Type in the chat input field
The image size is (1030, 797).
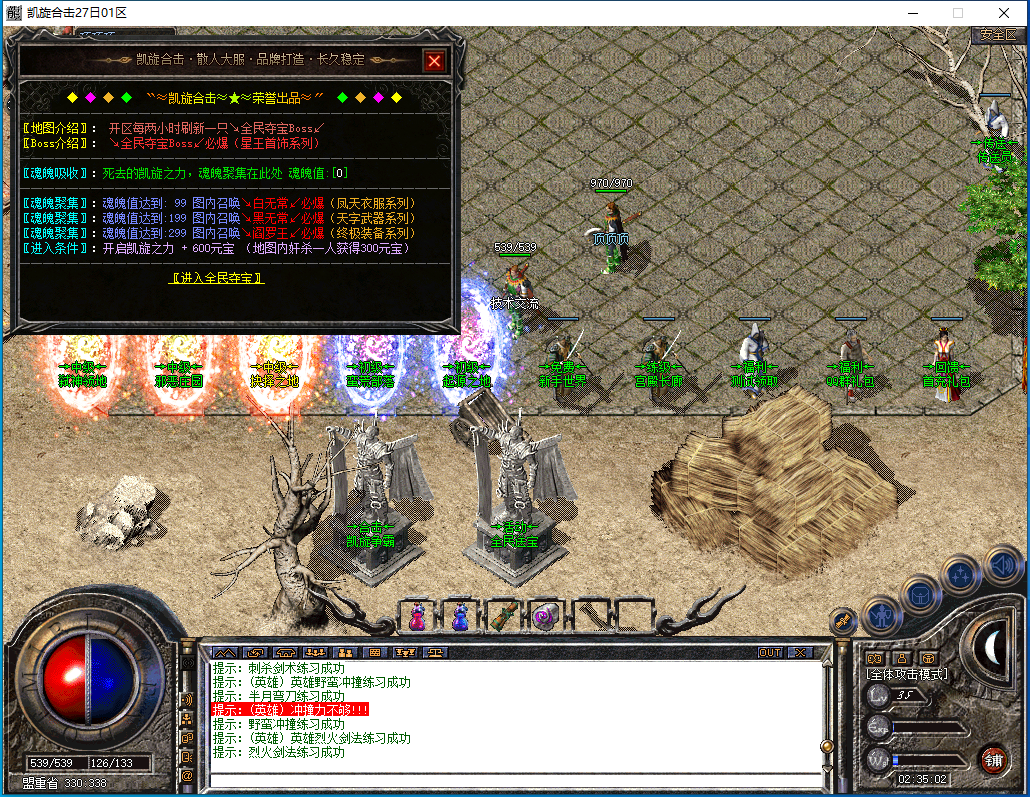(515, 780)
